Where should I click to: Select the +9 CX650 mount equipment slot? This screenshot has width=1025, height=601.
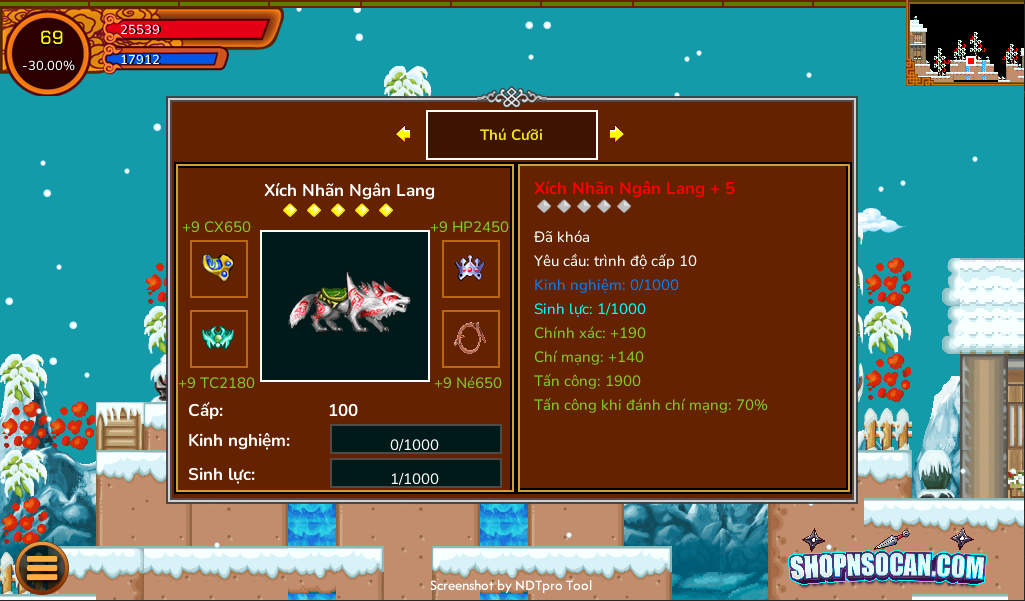point(219,269)
